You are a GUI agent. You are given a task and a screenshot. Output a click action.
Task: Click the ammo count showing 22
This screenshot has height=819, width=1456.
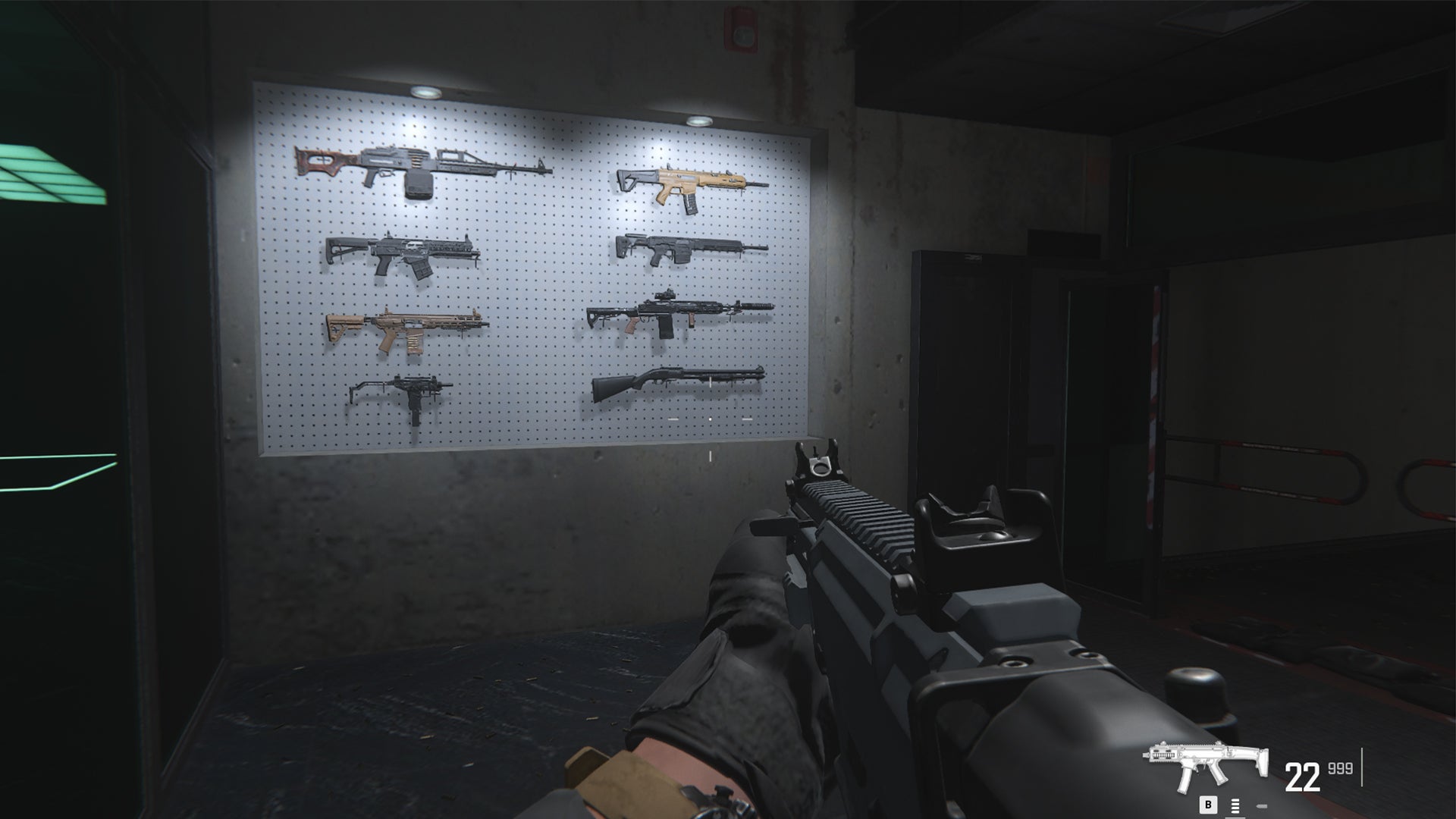pyautogui.click(x=1302, y=774)
